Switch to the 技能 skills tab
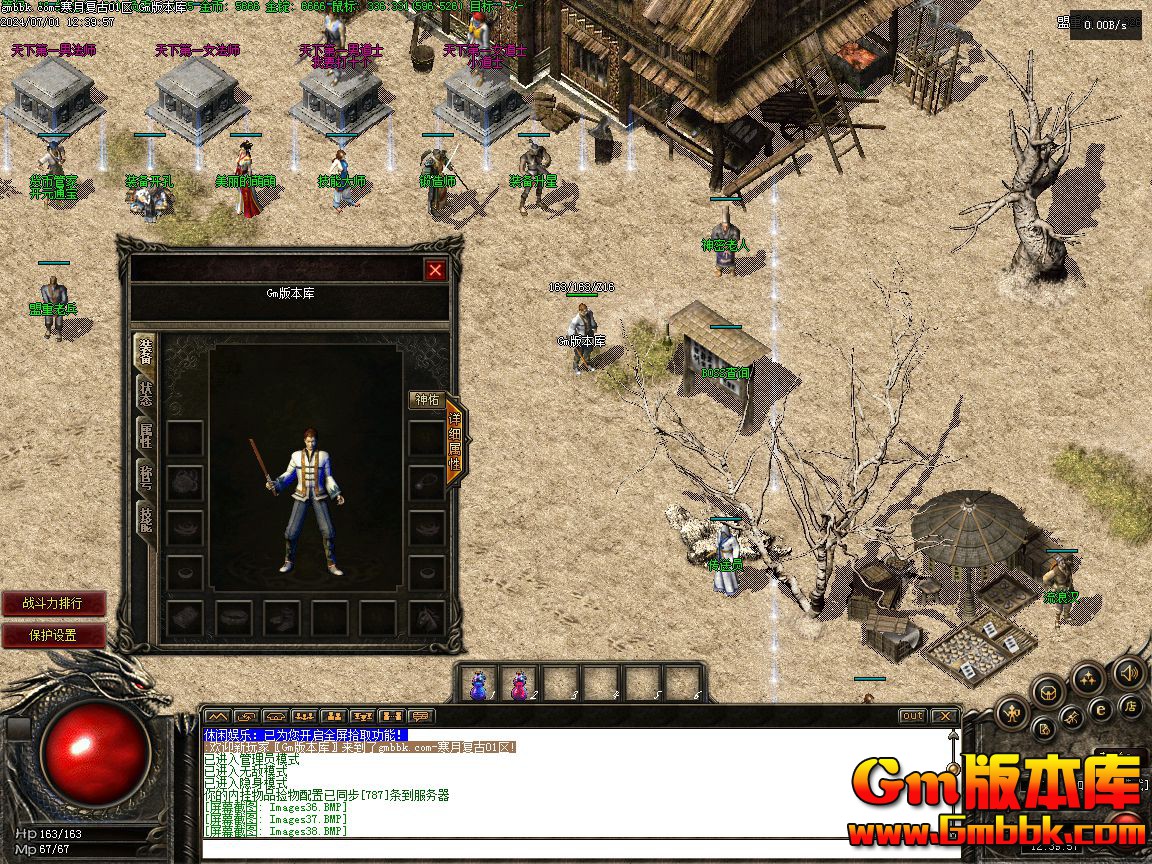 [x=146, y=518]
